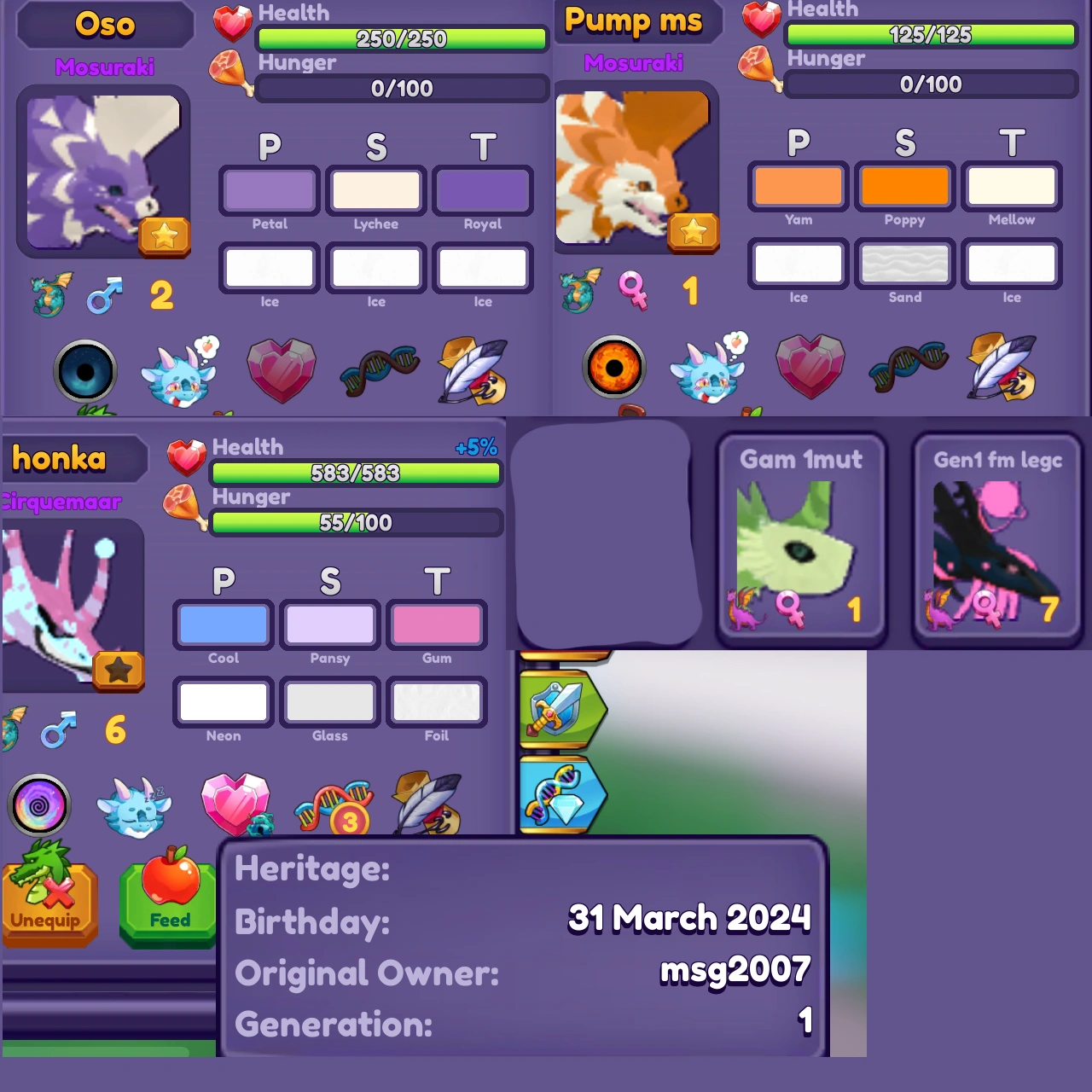1092x1092 pixels.
Task: Select the Royal color swatch on Oso
Action: [483, 191]
